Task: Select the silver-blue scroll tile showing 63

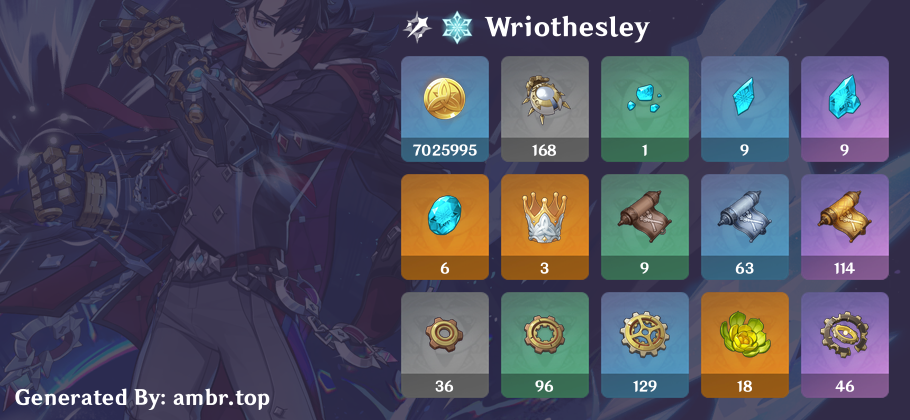Action: click(x=744, y=226)
